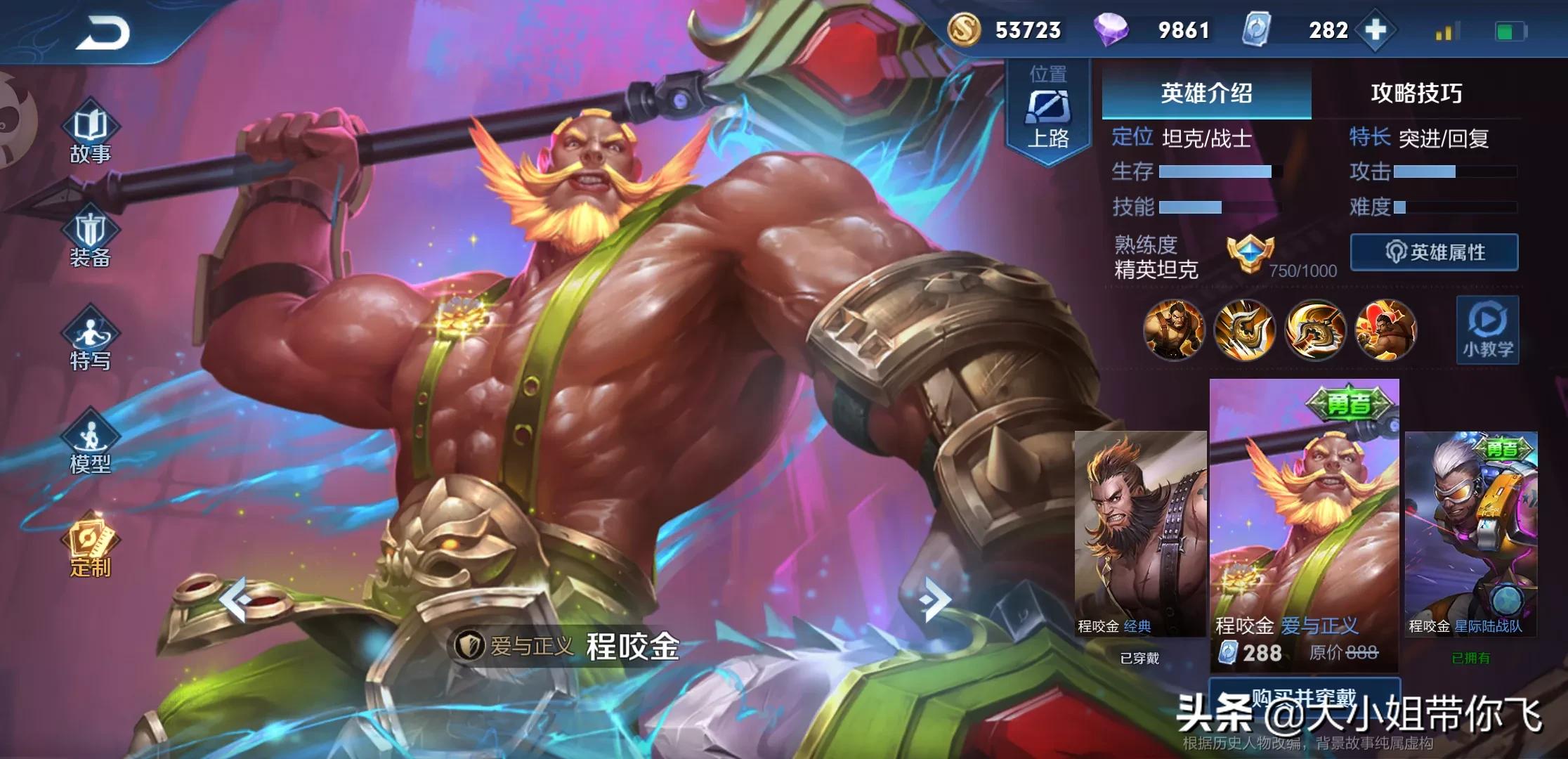View the first passive skill icon
The image size is (1568, 759).
pyautogui.click(x=1173, y=329)
